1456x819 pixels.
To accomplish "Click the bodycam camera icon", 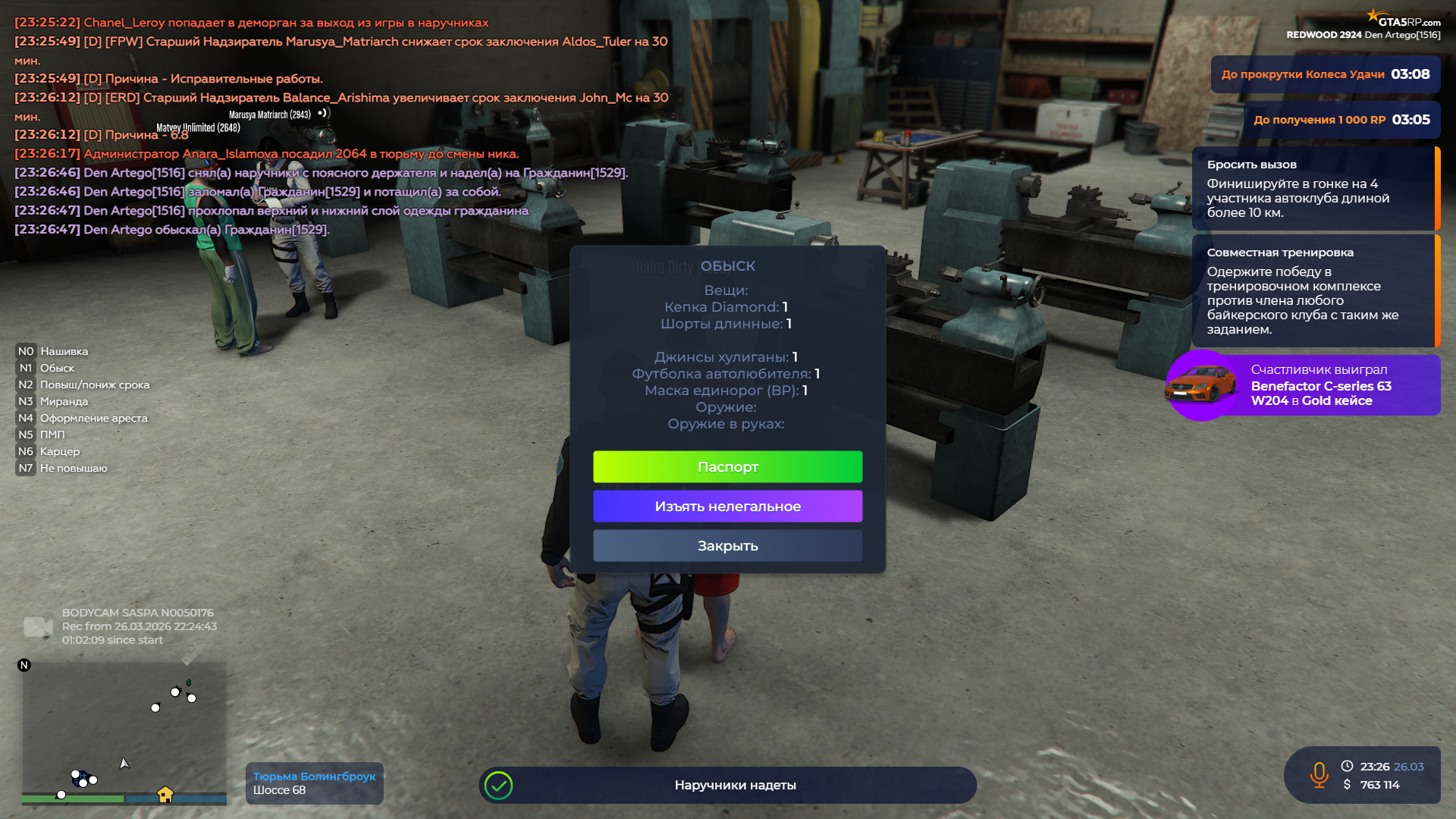I will tap(37, 626).
